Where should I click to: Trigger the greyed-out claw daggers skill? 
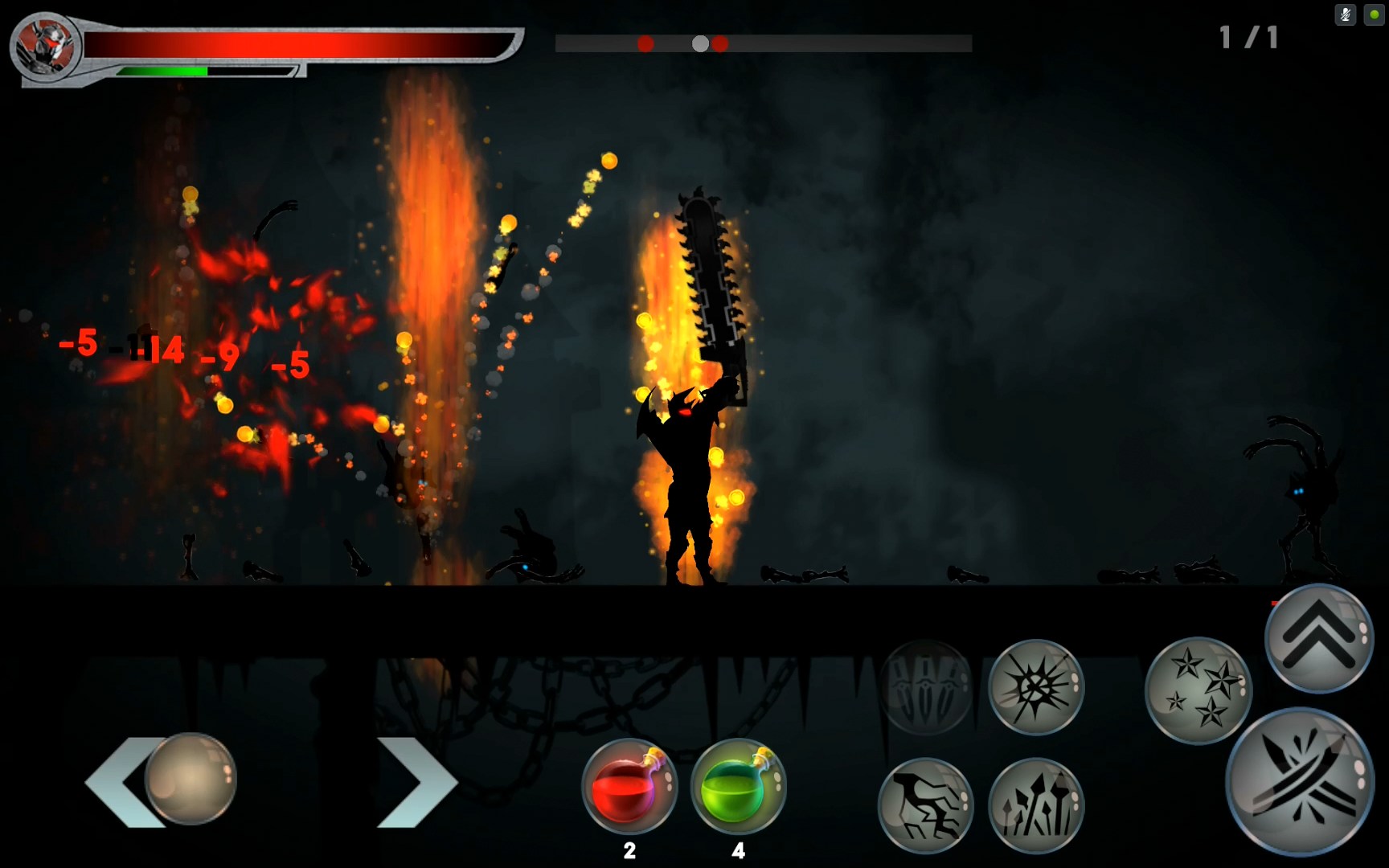pos(927,687)
